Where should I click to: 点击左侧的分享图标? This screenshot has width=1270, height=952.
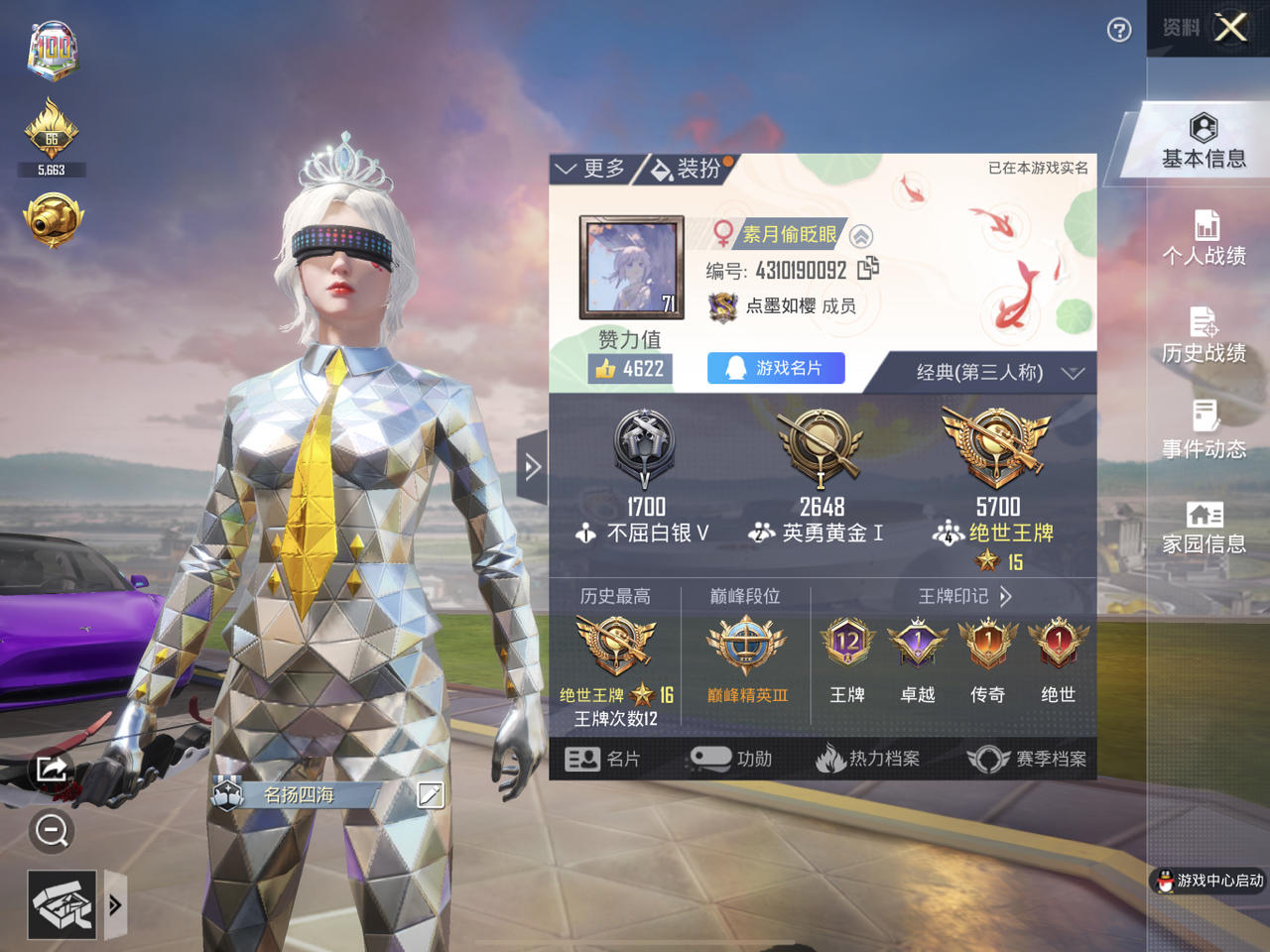point(50,769)
